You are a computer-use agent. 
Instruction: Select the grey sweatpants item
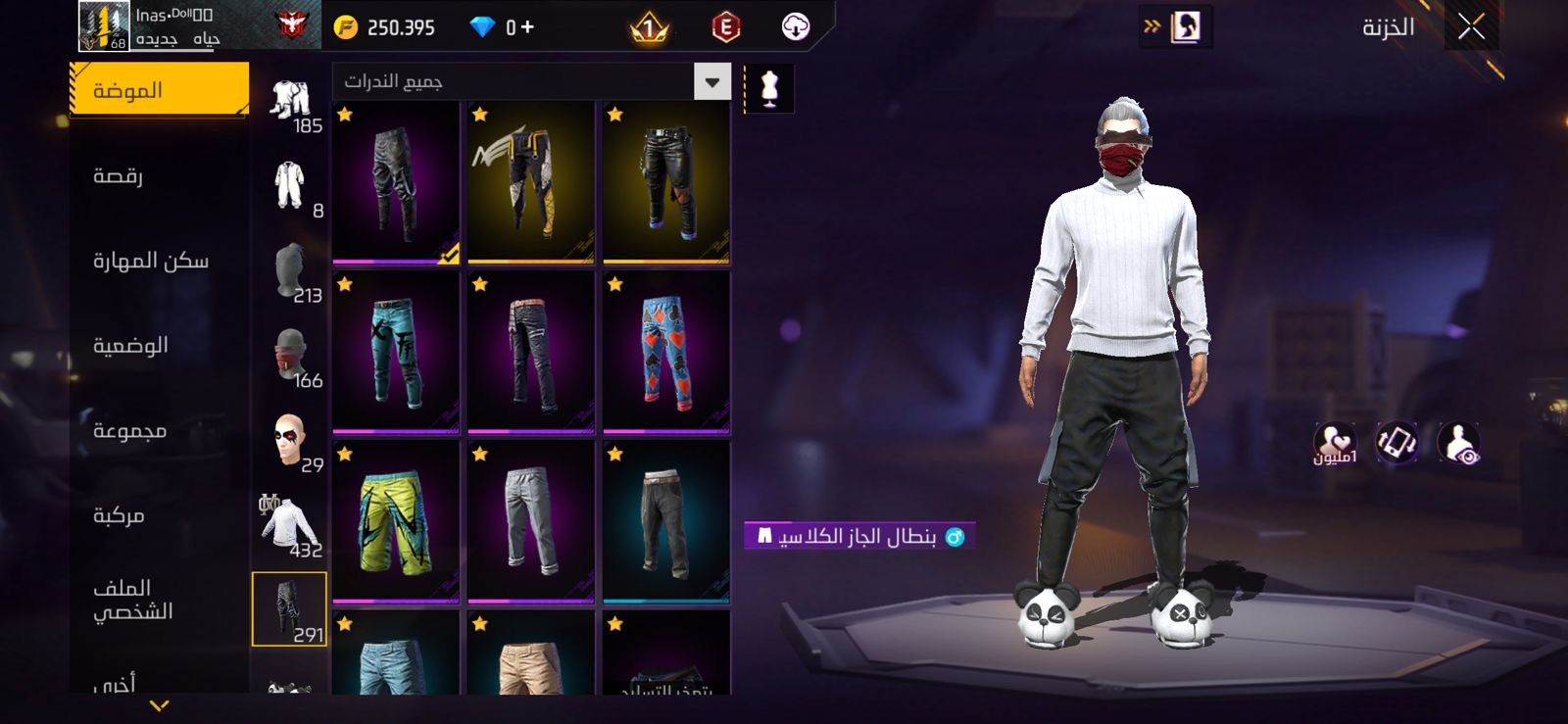[x=531, y=521]
